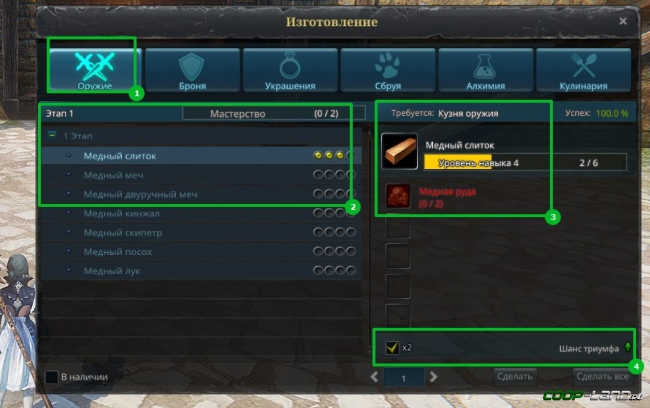650x408 pixels.
Task: Toggle the В наличии checkbox
Action: (52, 377)
